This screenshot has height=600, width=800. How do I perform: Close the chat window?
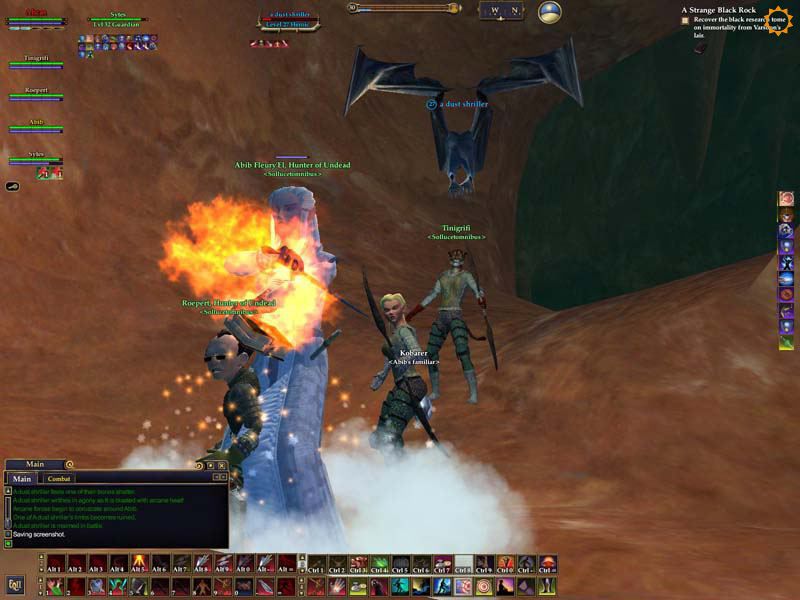point(223,465)
